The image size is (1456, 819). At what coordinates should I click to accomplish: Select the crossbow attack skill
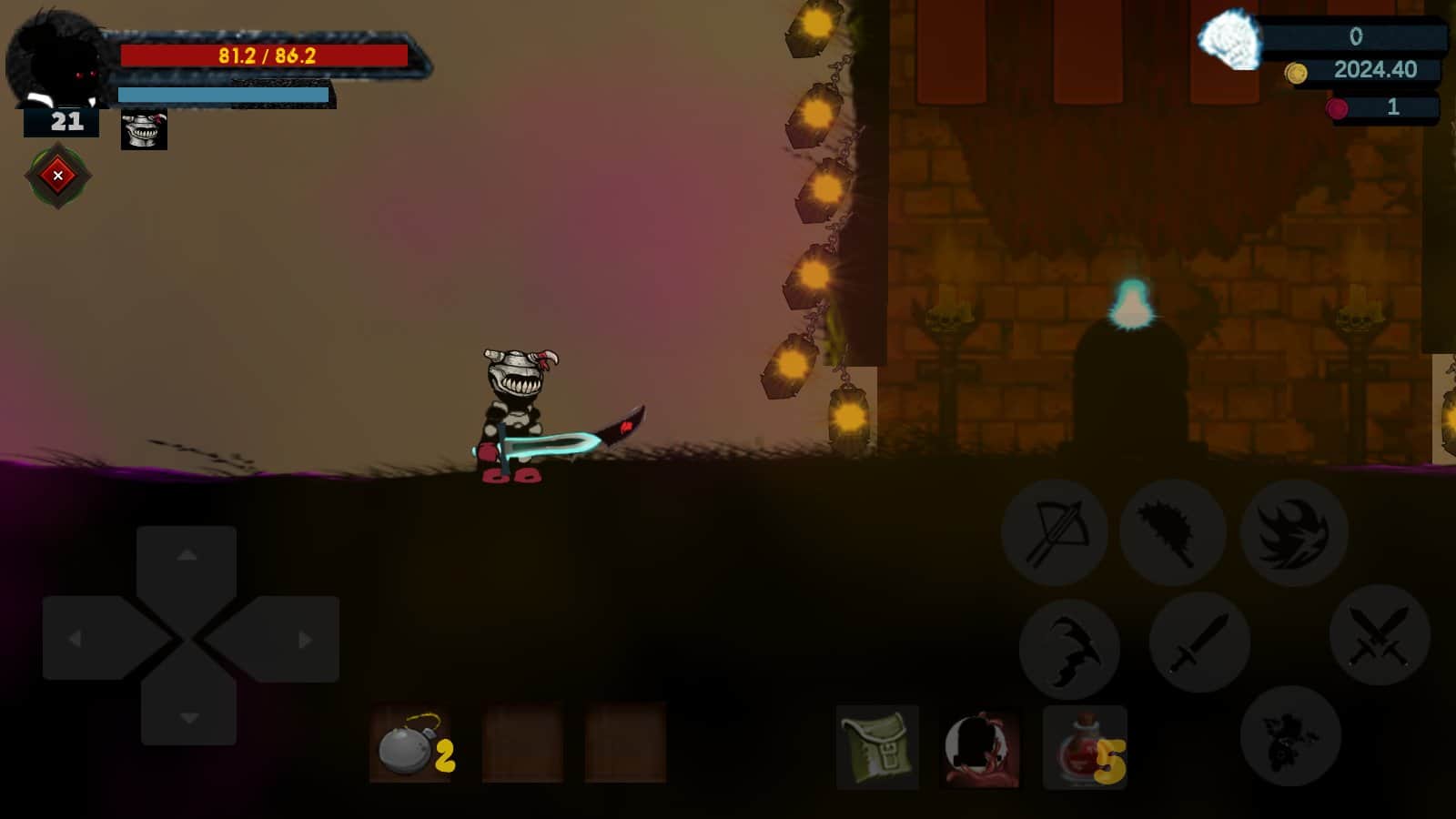point(1054,532)
